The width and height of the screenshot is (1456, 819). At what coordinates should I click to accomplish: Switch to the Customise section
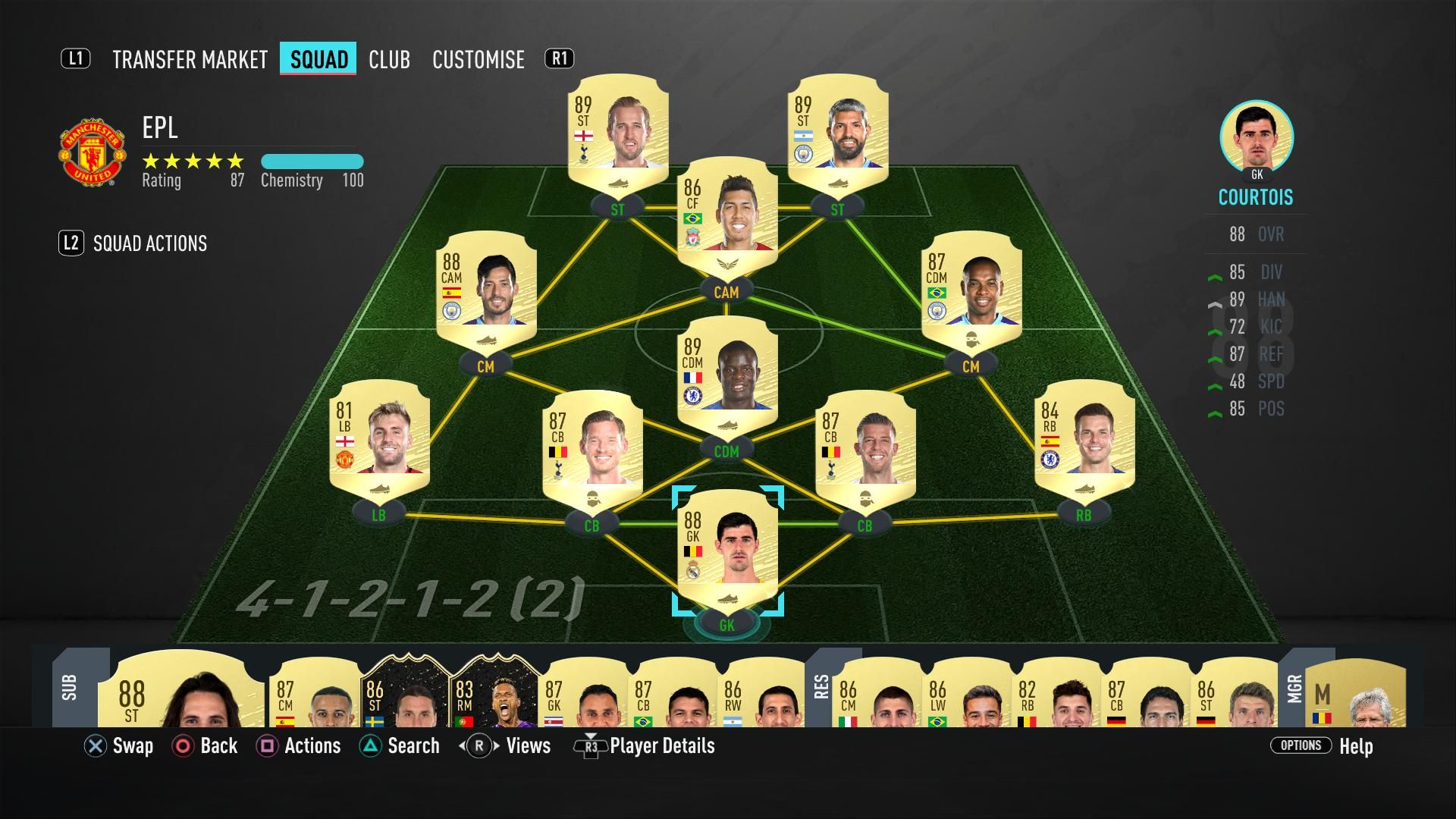pos(479,60)
